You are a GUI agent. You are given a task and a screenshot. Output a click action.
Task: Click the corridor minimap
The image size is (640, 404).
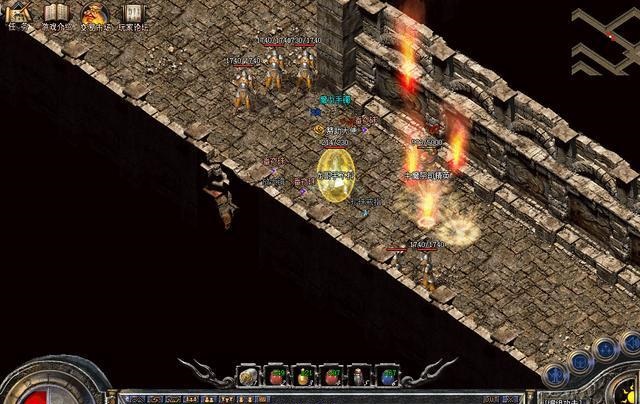point(605,39)
